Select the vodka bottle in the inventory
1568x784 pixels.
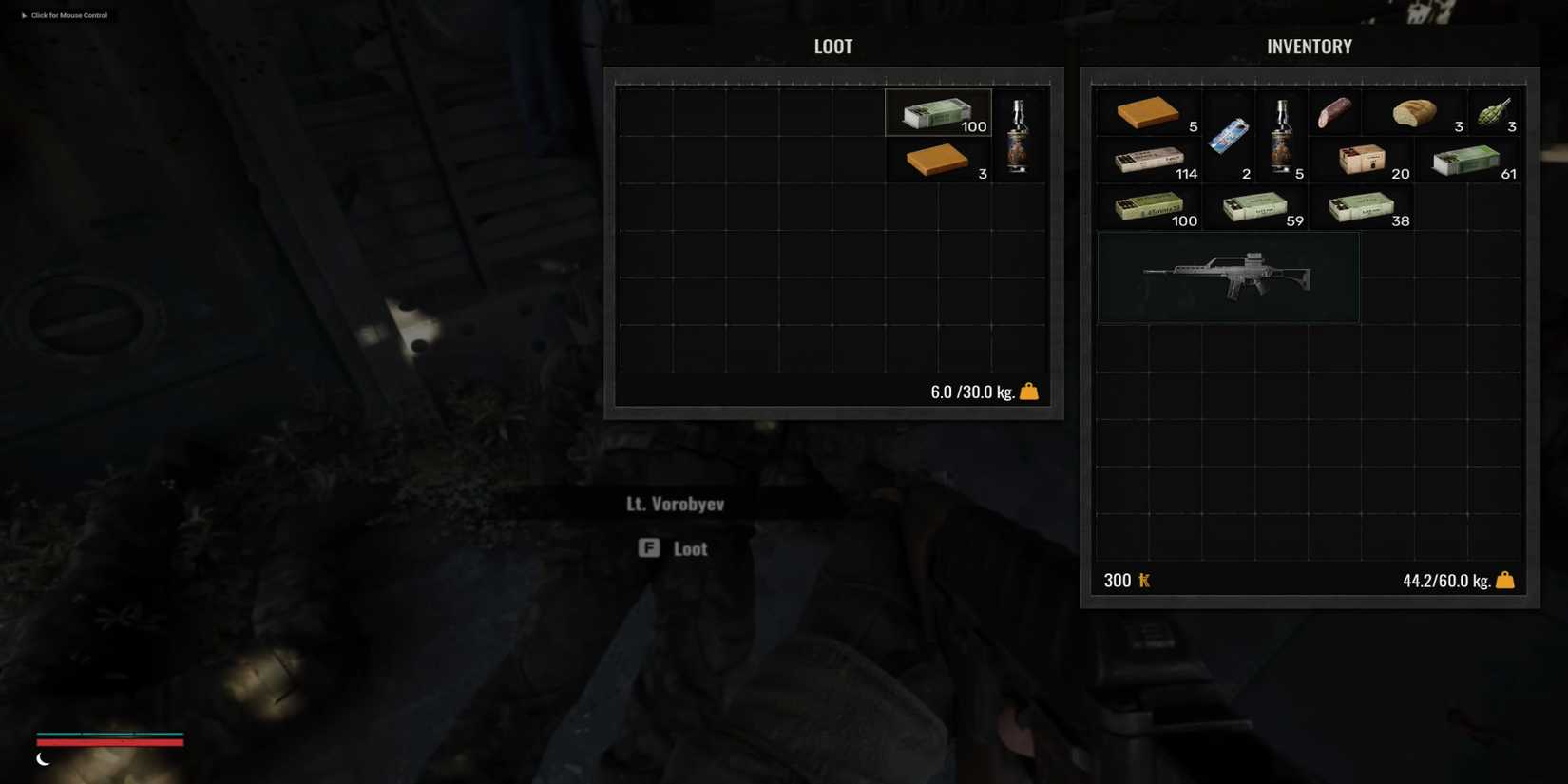[x=1282, y=135]
